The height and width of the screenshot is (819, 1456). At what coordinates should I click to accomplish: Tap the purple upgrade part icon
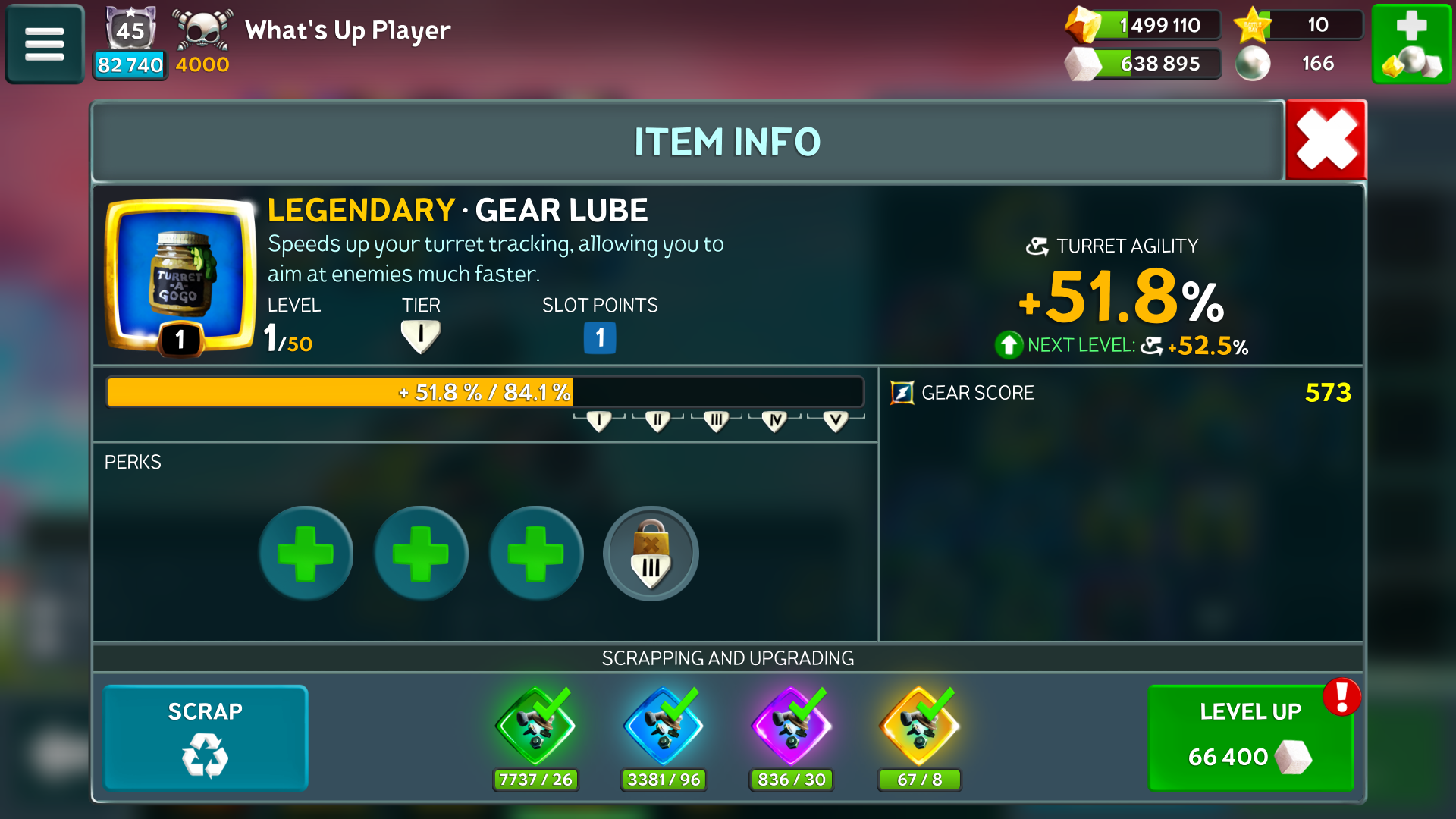[x=791, y=726]
